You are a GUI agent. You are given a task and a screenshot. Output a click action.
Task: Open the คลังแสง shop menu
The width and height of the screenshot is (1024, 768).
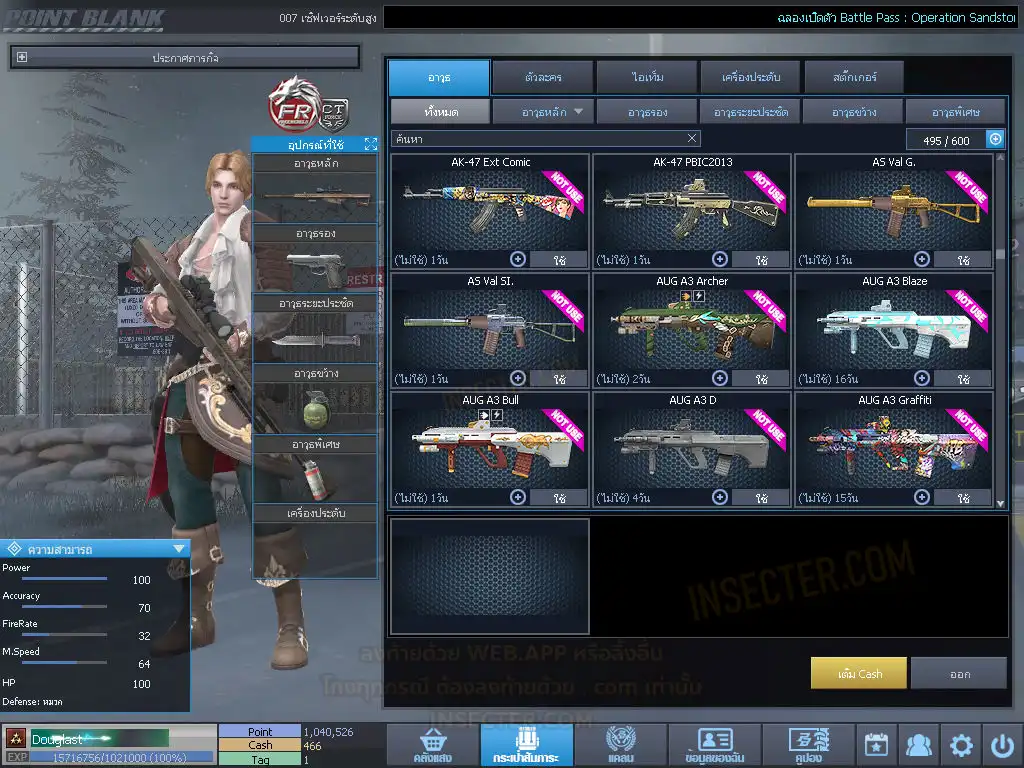[432, 745]
